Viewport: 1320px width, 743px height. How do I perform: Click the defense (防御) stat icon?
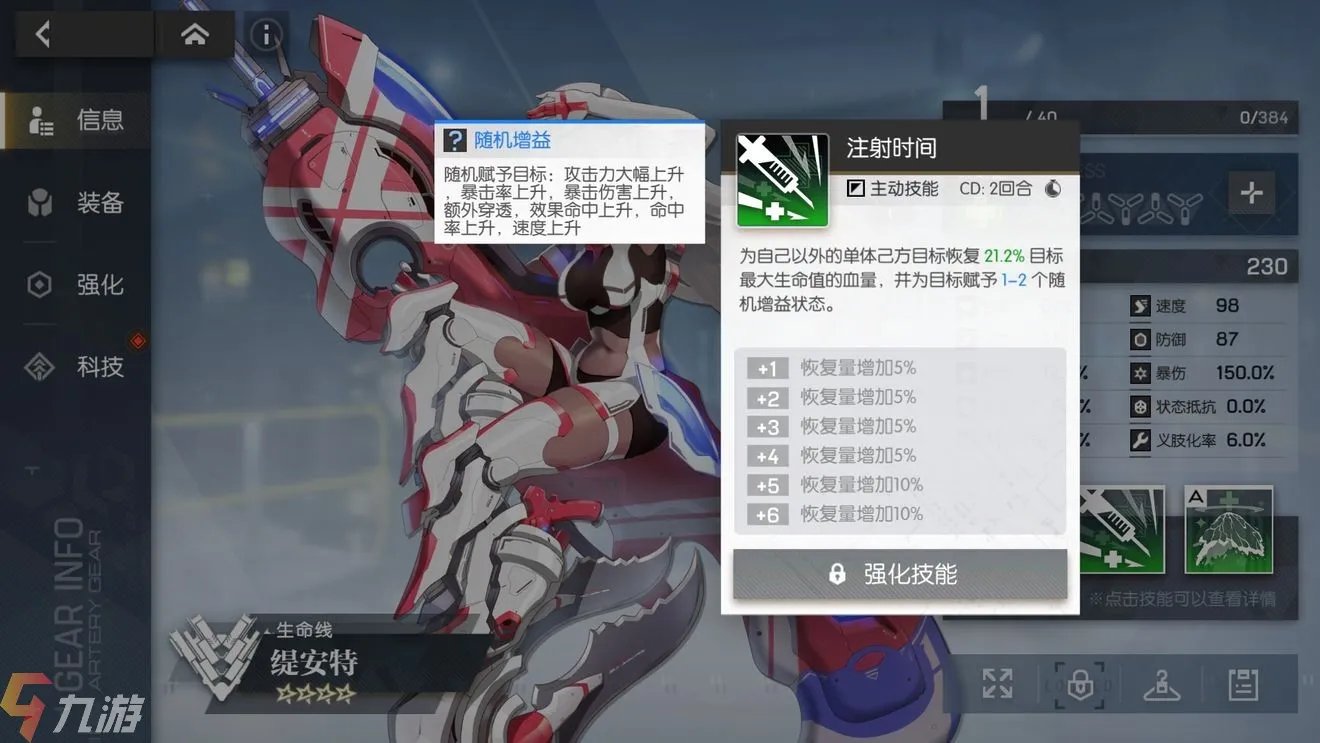(1142, 339)
